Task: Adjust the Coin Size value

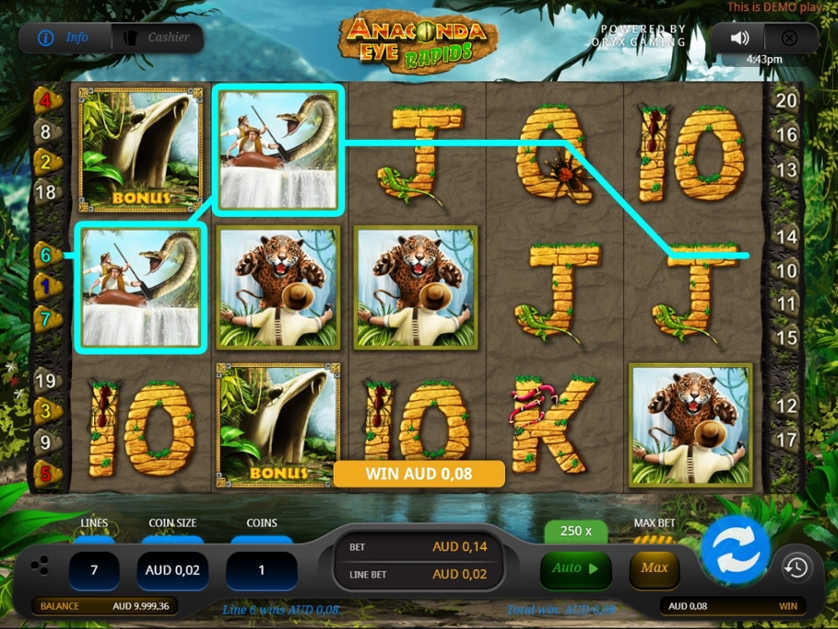Action: click(172, 570)
